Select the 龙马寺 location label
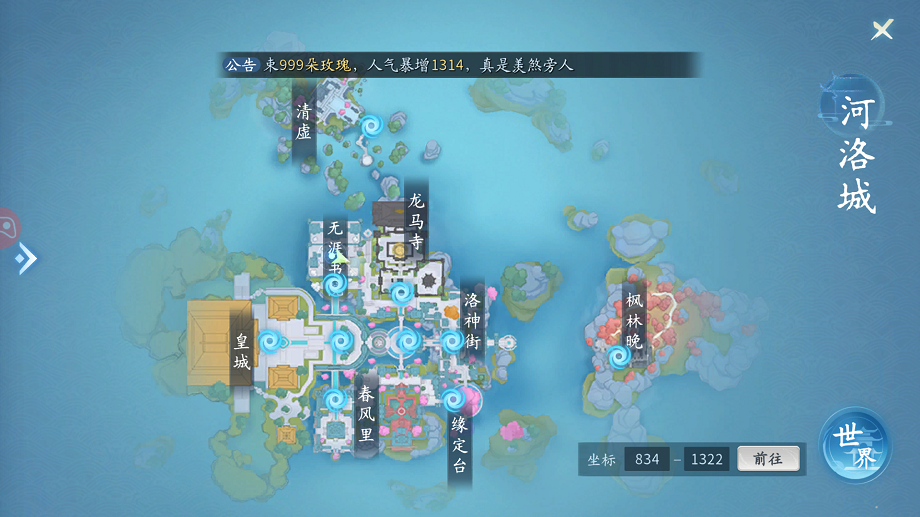Image resolution: width=920 pixels, height=517 pixels. point(416,220)
